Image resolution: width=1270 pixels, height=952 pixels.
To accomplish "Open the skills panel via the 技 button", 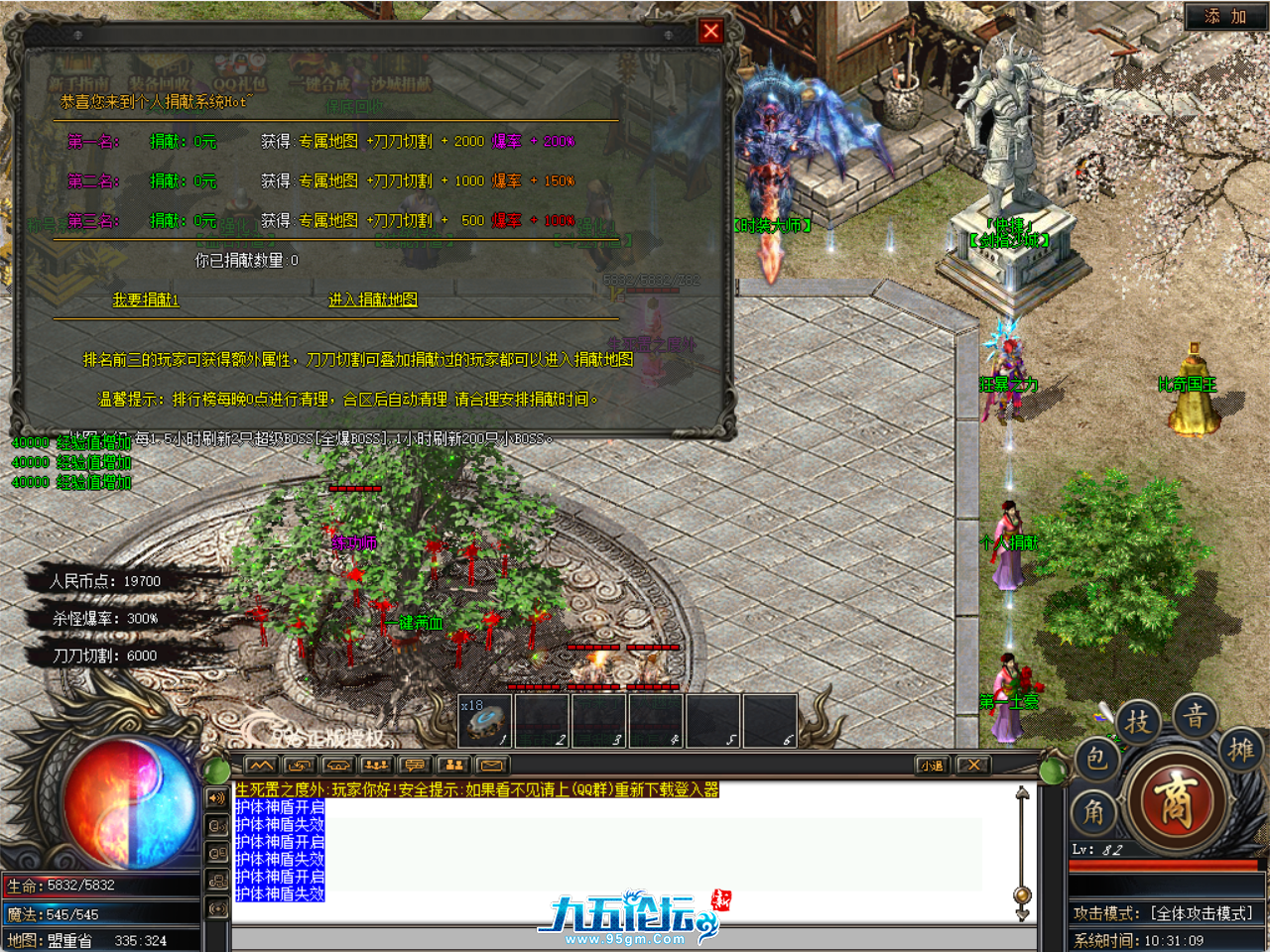I will click(1138, 722).
